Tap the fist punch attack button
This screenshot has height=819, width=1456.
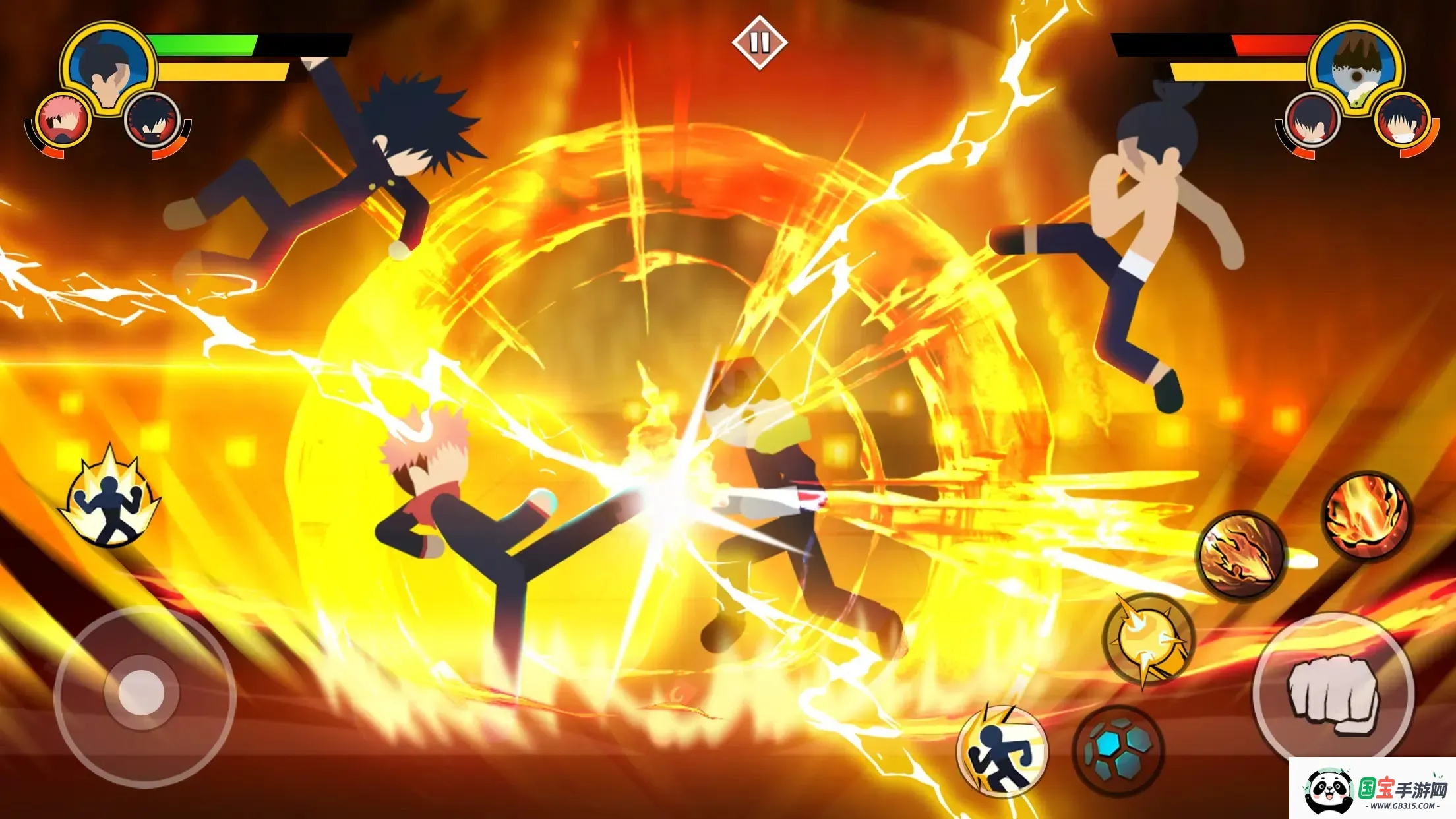tap(1333, 693)
